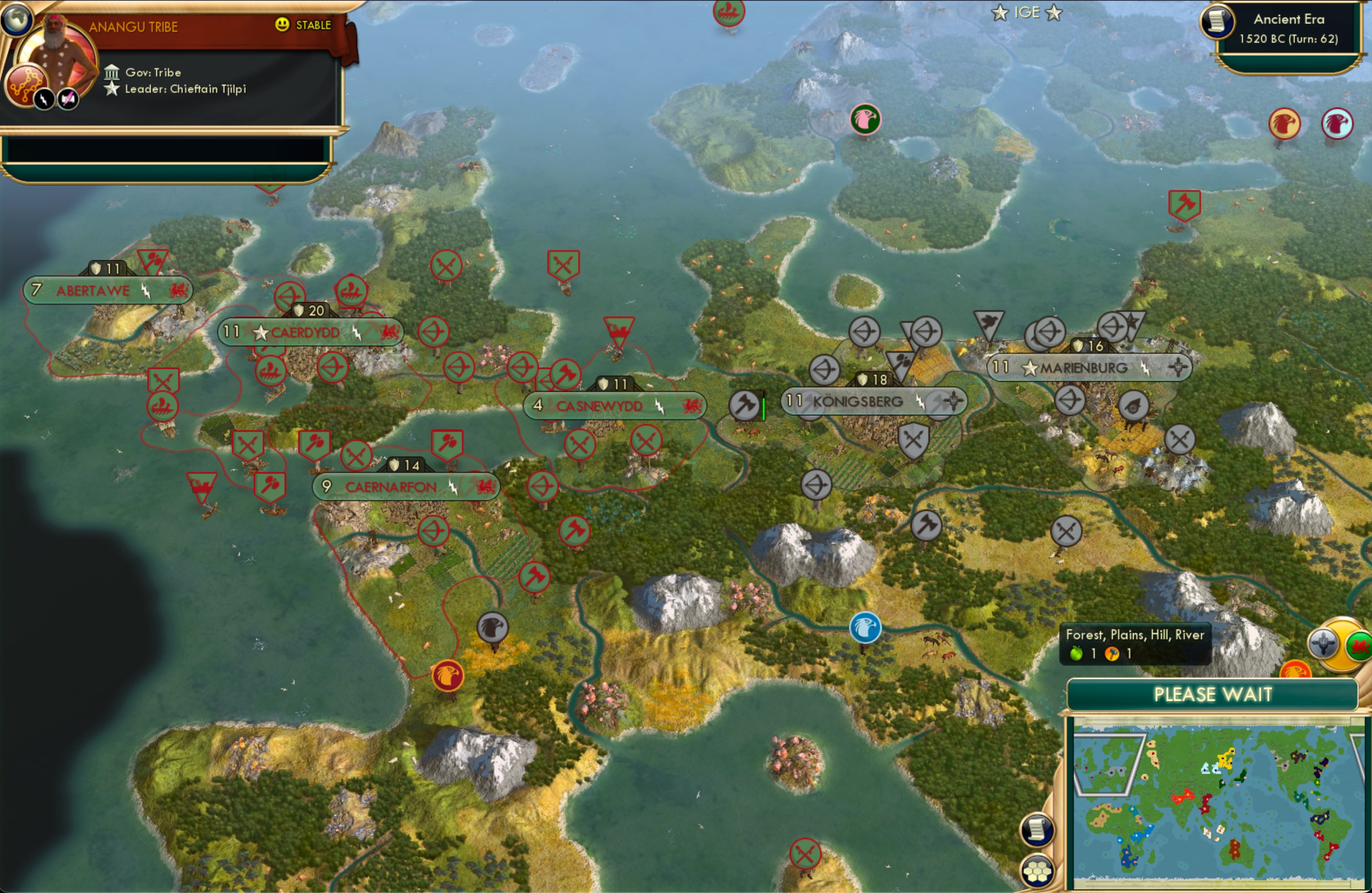Click the green apple food yield in the terrain tooltip
The height and width of the screenshot is (893, 1372).
[x=1078, y=653]
